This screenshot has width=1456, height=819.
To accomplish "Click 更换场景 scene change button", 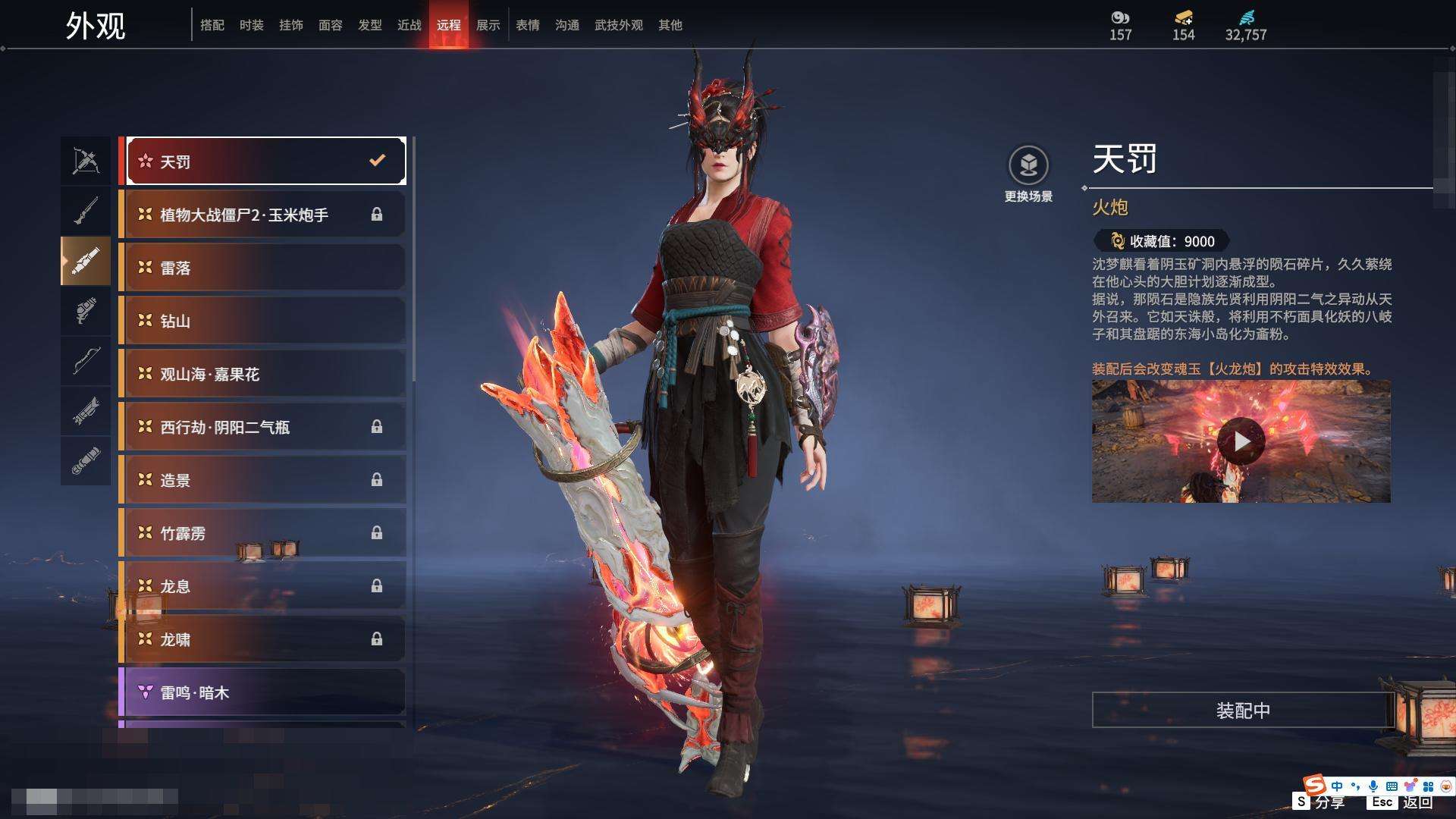I will coord(1028,174).
